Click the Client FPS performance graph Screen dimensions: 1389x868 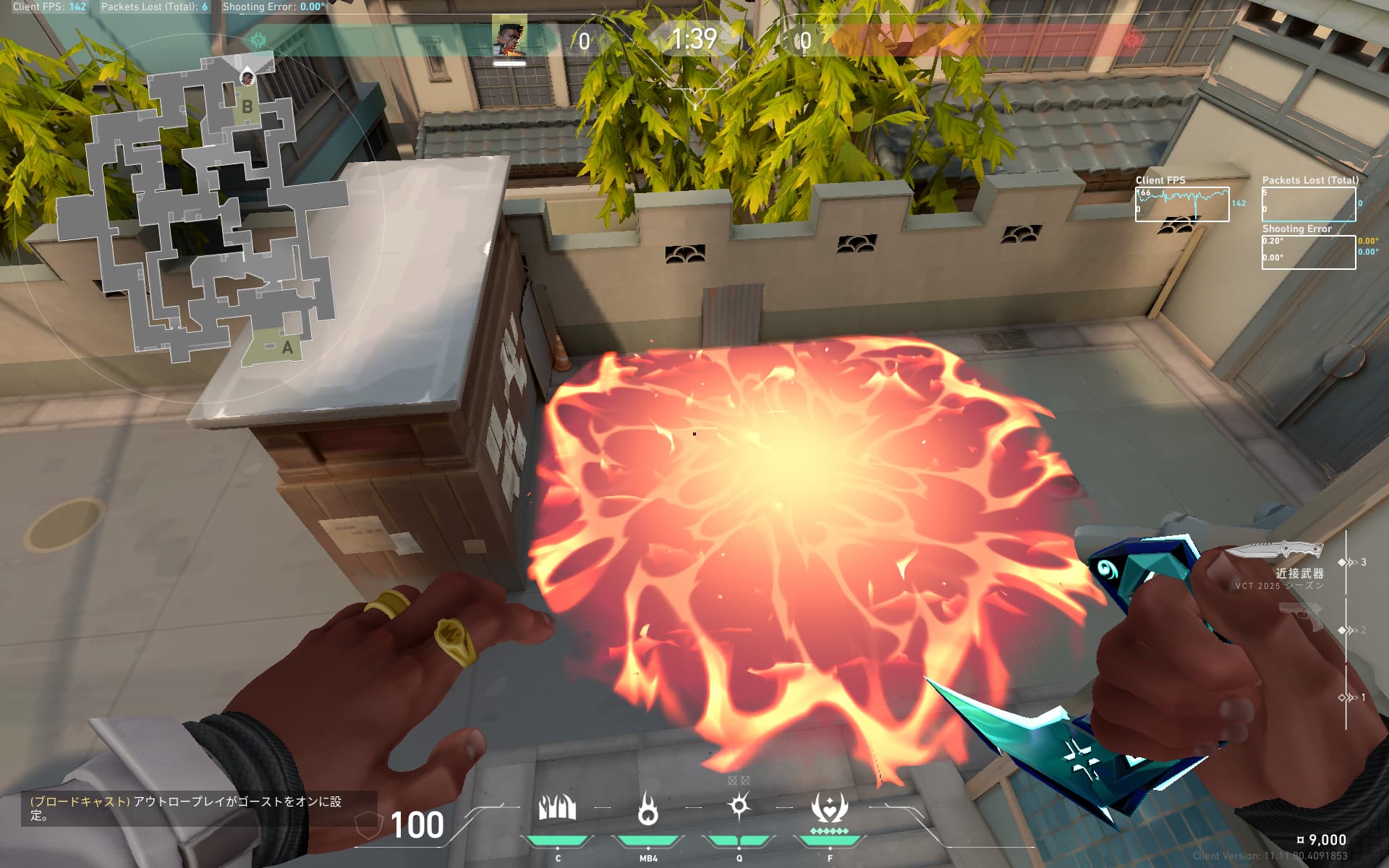(x=1181, y=204)
